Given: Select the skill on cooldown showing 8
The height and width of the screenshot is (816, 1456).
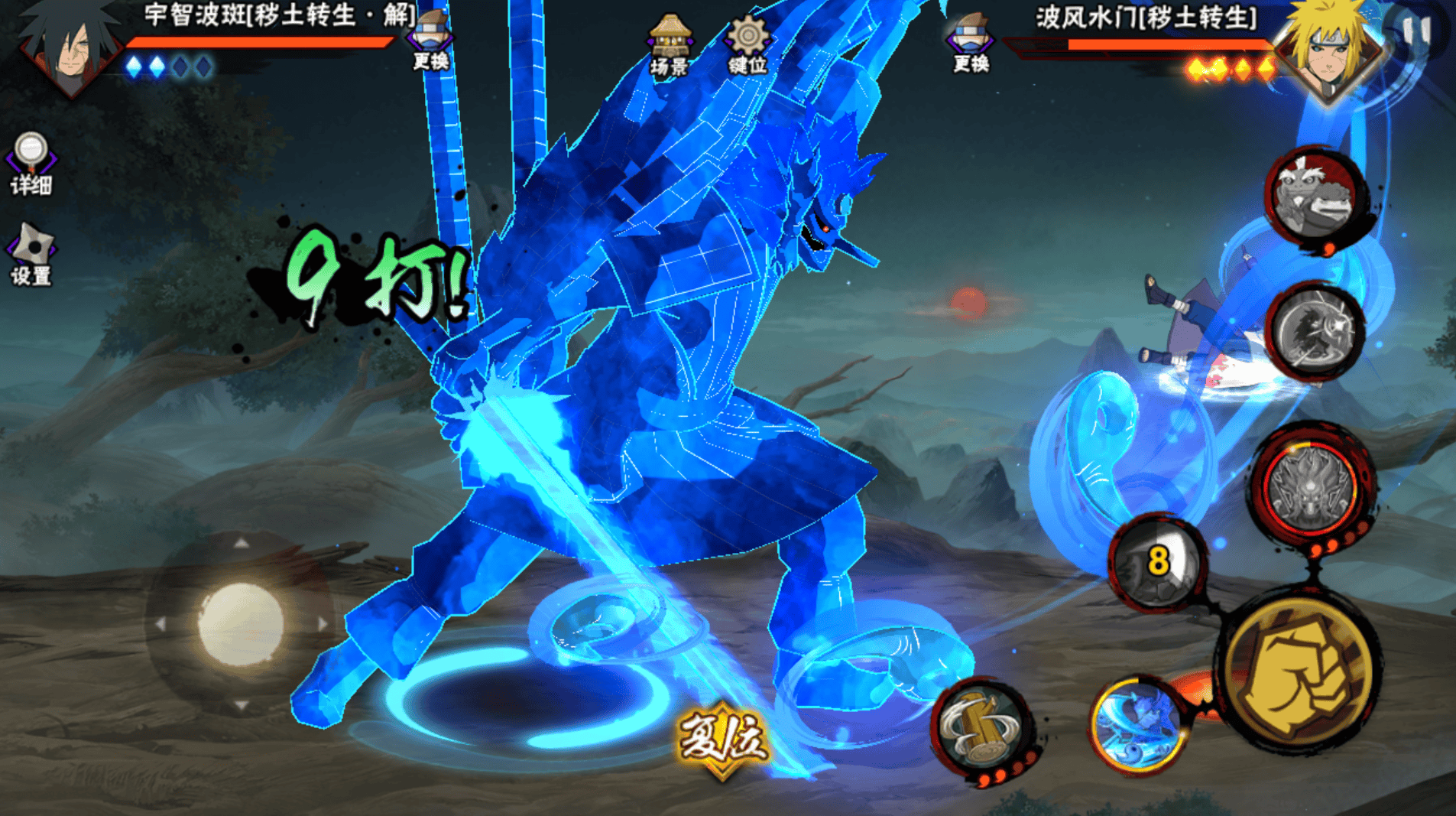Looking at the screenshot, I should (1157, 562).
